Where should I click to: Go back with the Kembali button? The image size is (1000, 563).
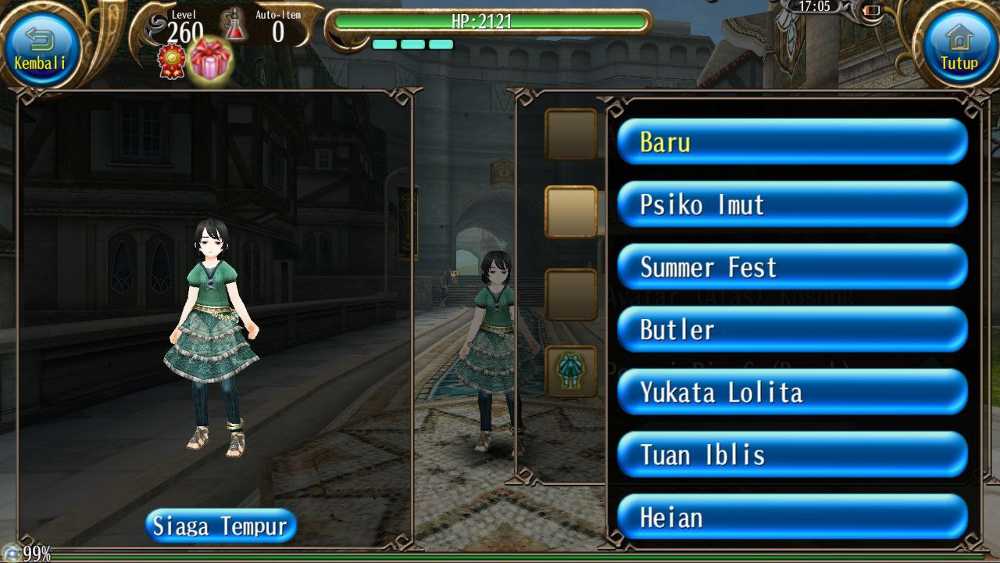41,46
